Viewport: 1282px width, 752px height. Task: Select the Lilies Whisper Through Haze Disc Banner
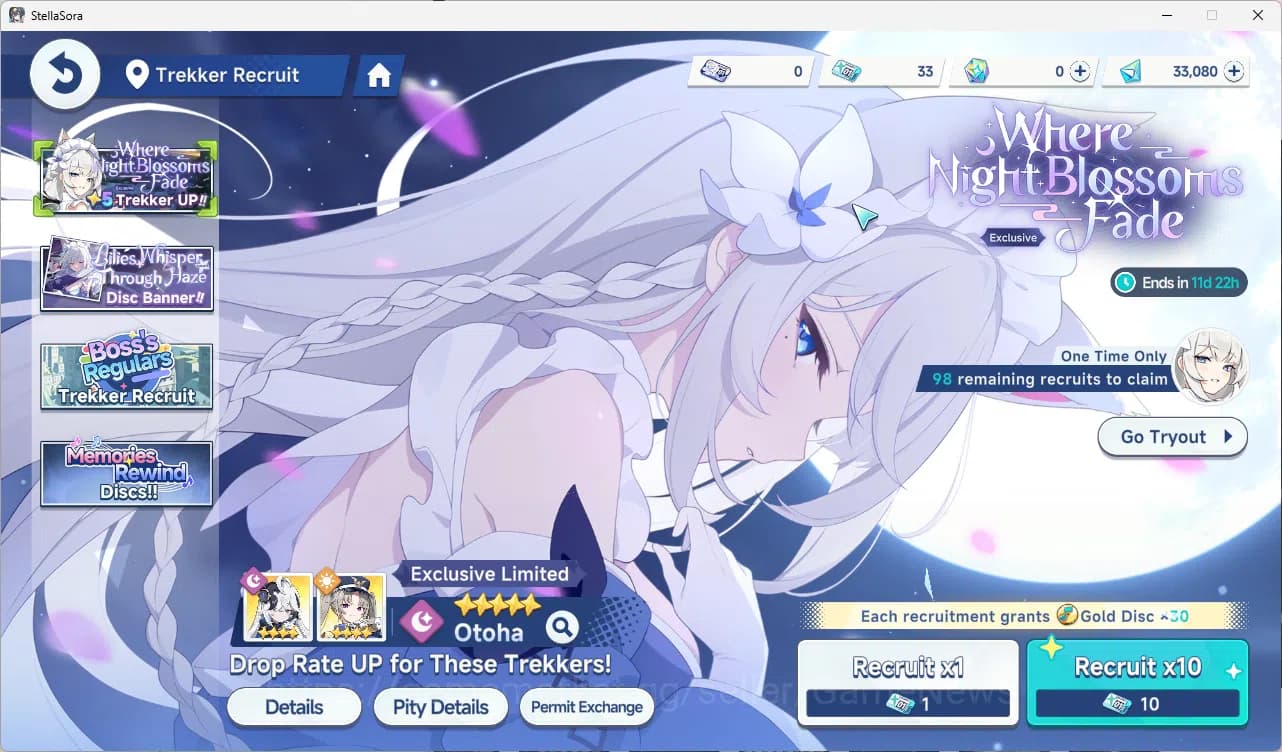(126, 274)
